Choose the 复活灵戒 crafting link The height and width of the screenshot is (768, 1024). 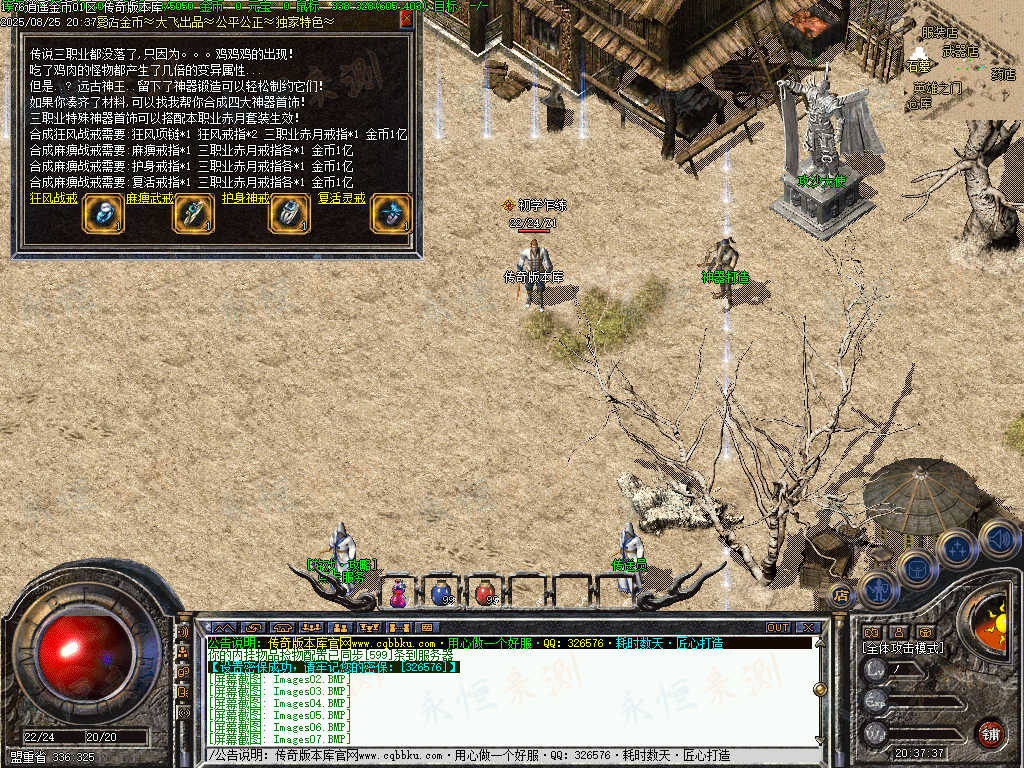(343, 198)
